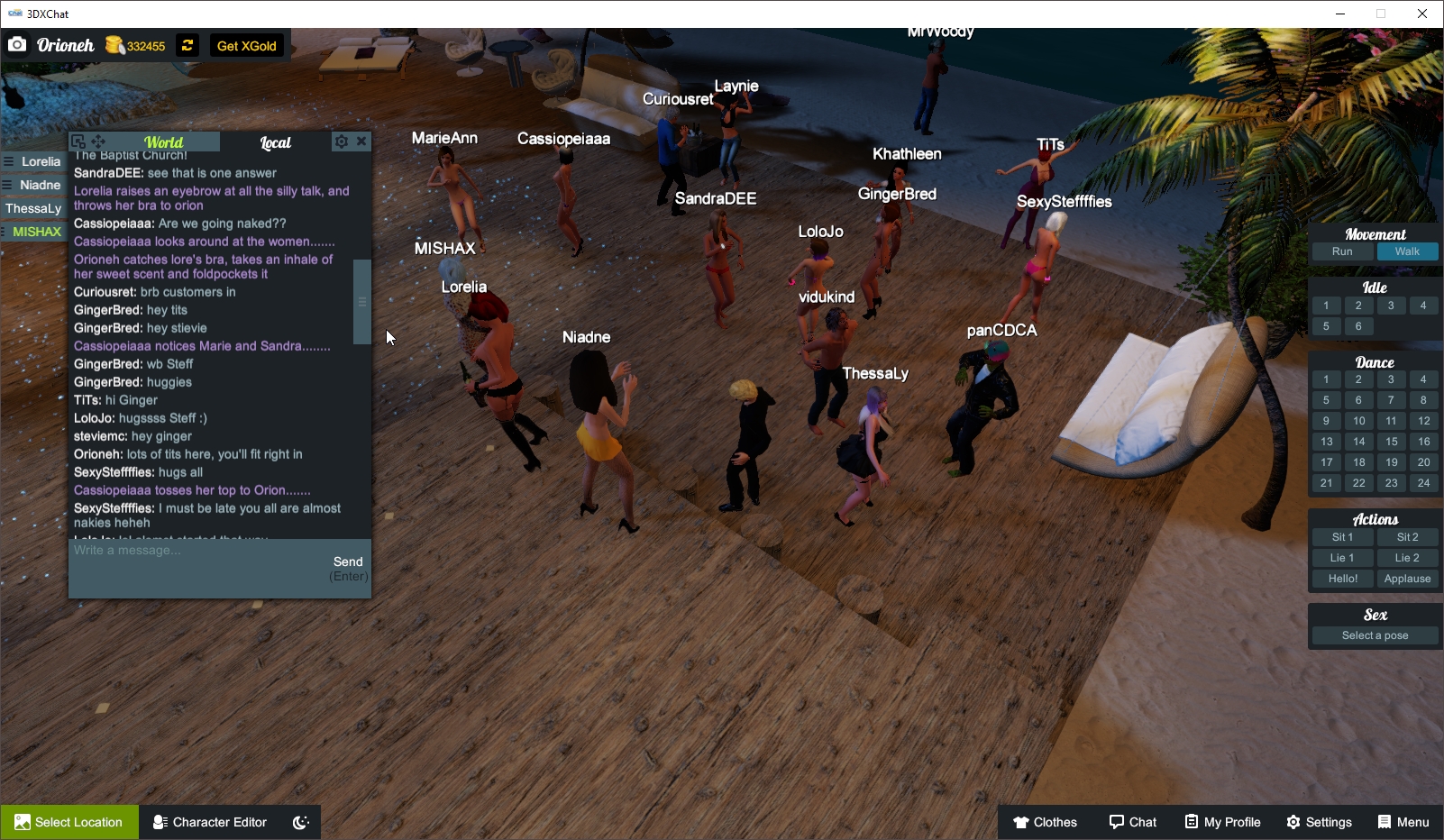Open the MISHAX private chat tab
1444x840 pixels.
coord(36,231)
